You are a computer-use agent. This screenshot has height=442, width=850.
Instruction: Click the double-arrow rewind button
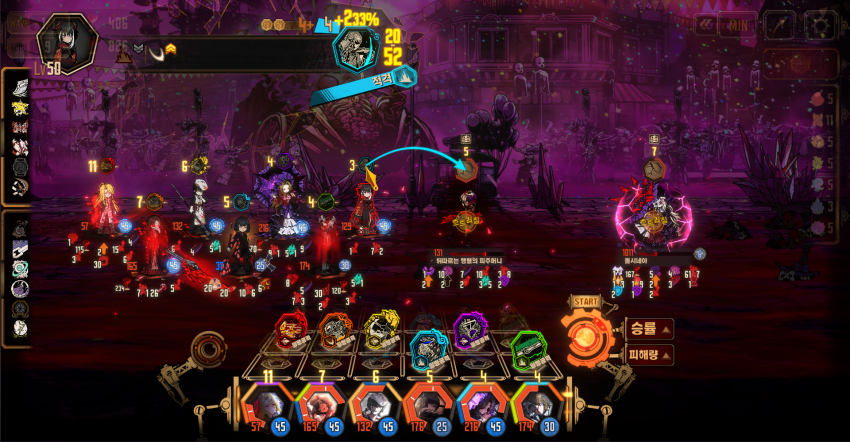705,26
